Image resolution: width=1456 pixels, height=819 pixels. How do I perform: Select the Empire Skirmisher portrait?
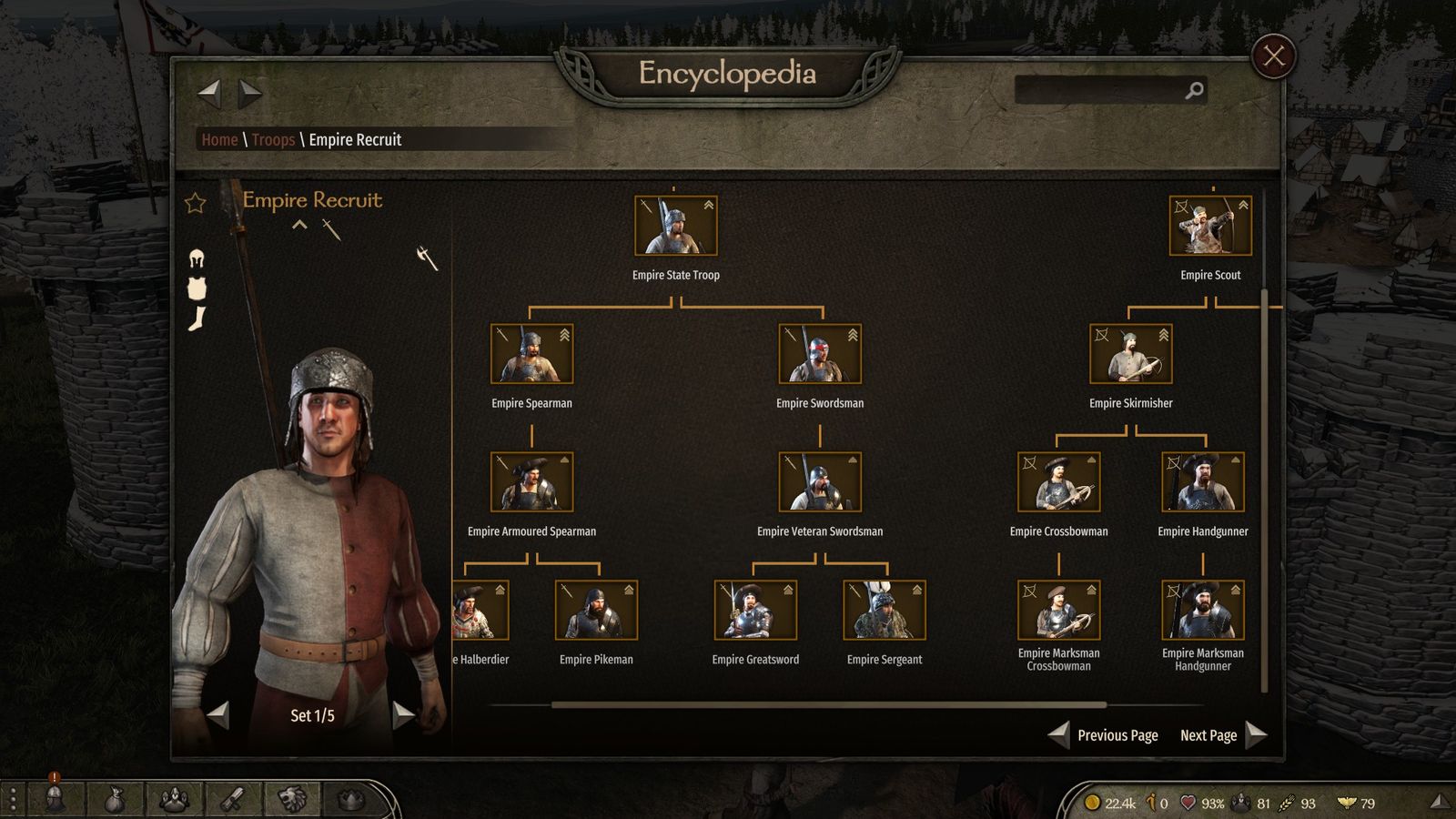pyautogui.click(x=1130, y=354)
